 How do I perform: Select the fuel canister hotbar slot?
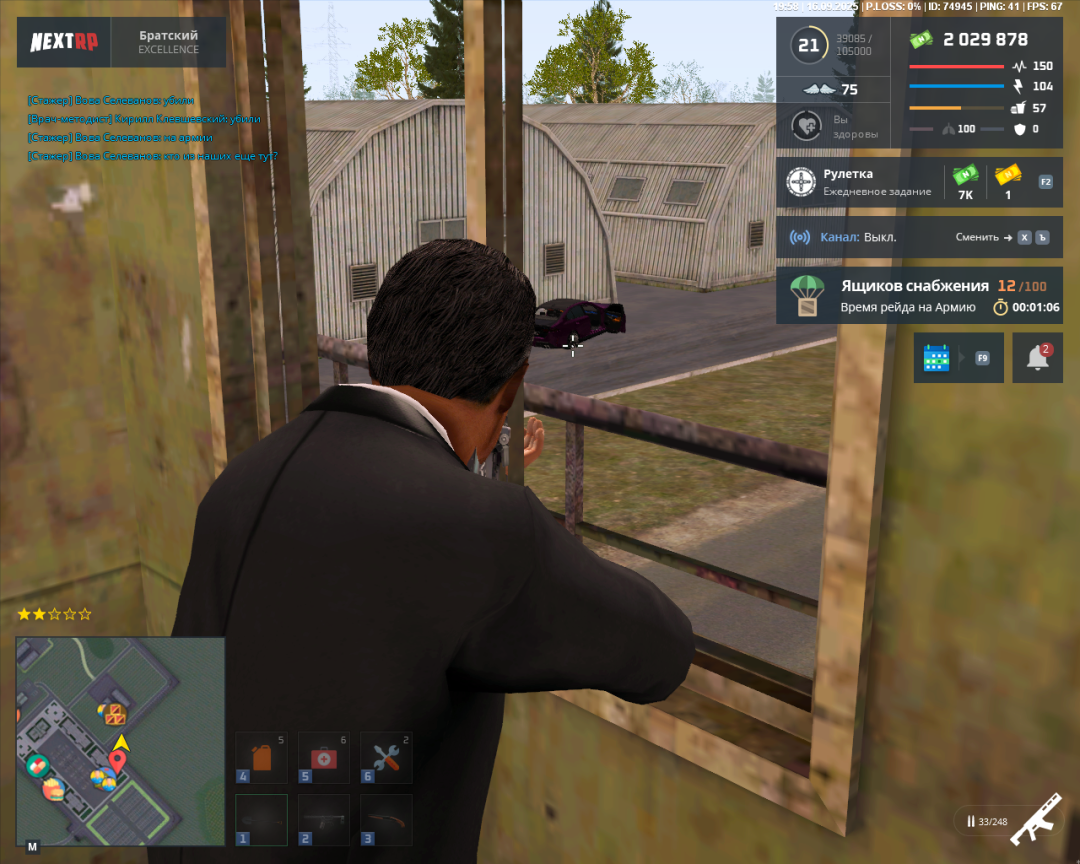(x=261, y=758)
